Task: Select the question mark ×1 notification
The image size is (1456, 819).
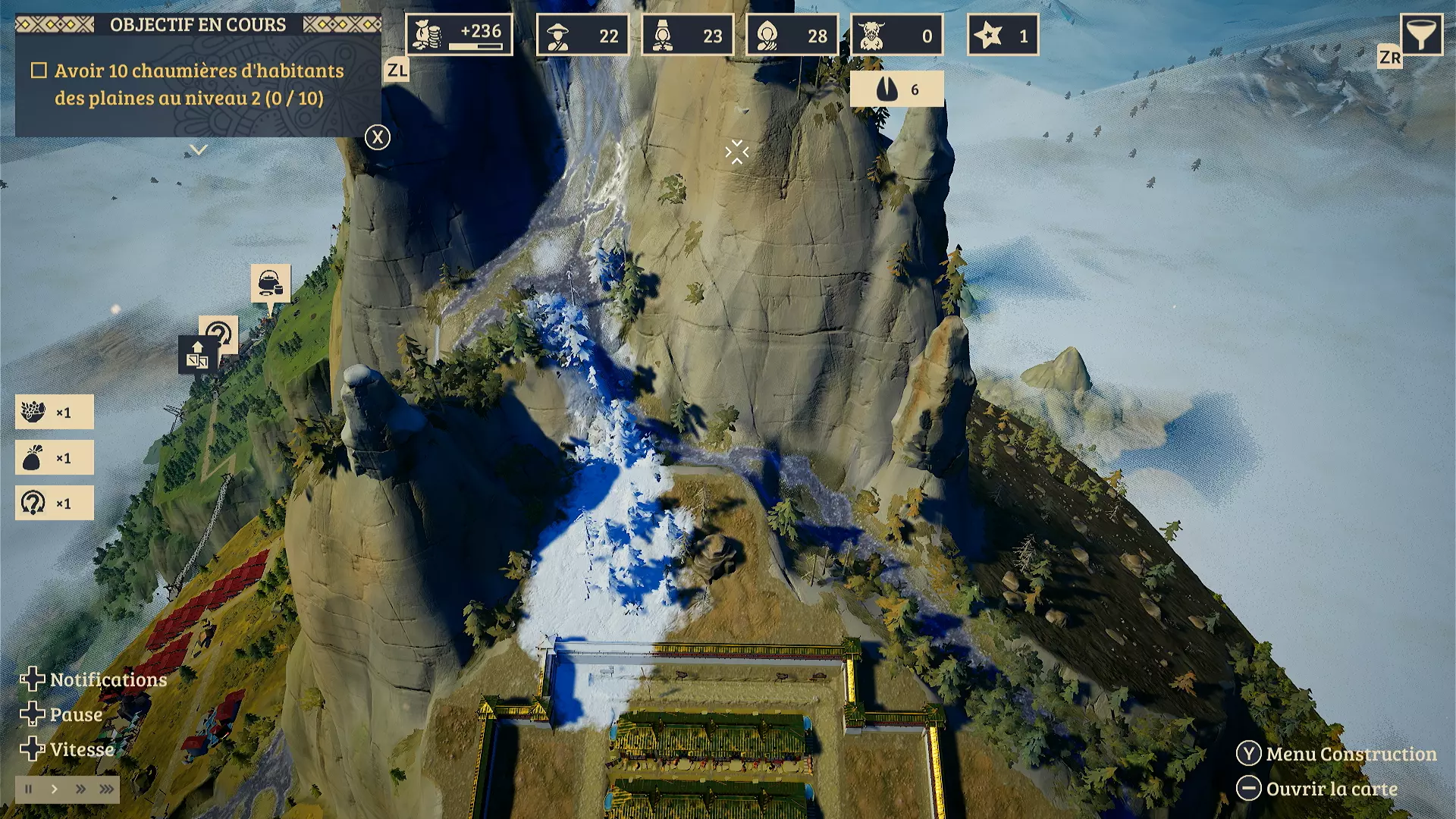Action: click(55, 503)
